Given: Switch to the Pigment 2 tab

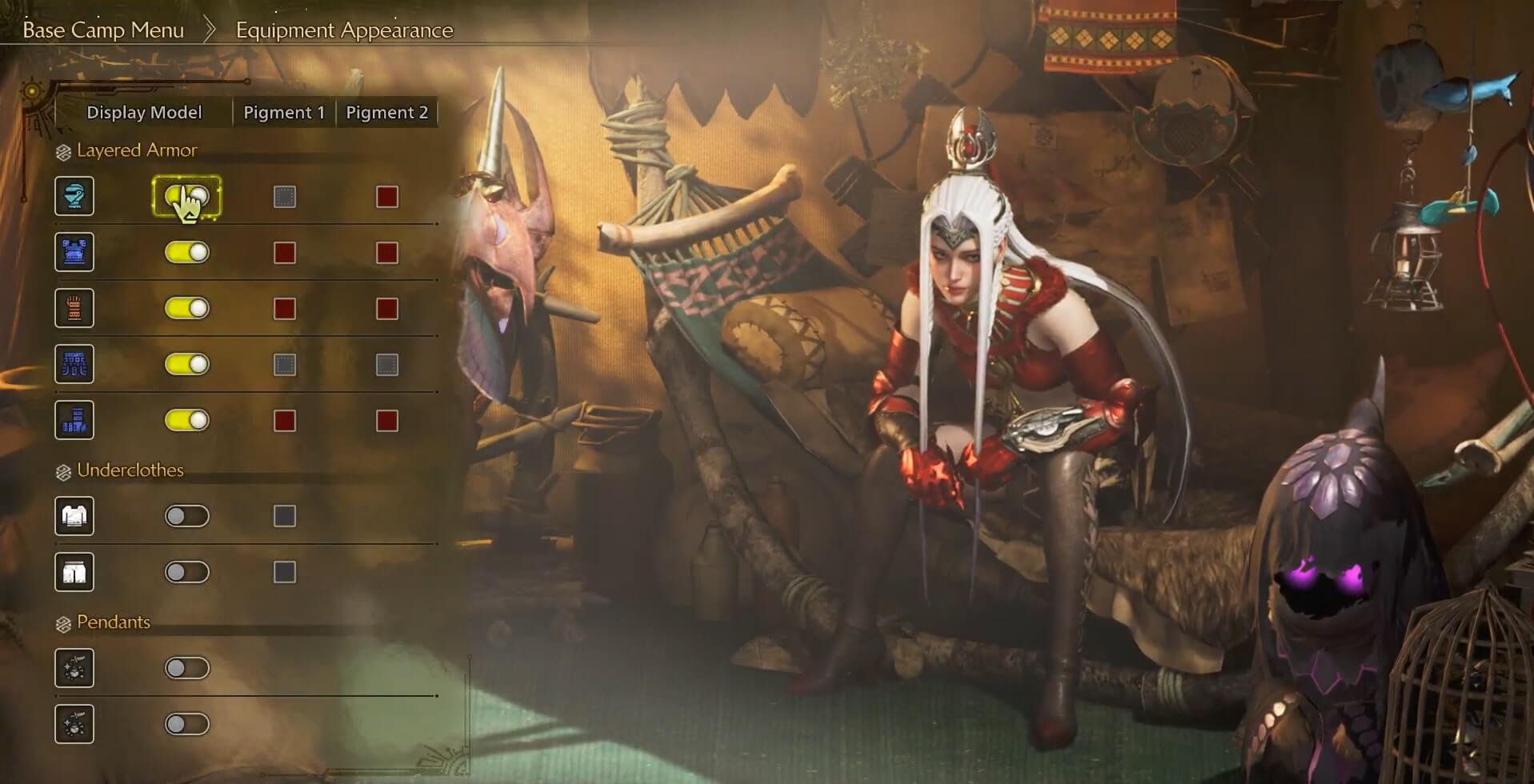Looking at the screenshot, I should coord(387,112).
